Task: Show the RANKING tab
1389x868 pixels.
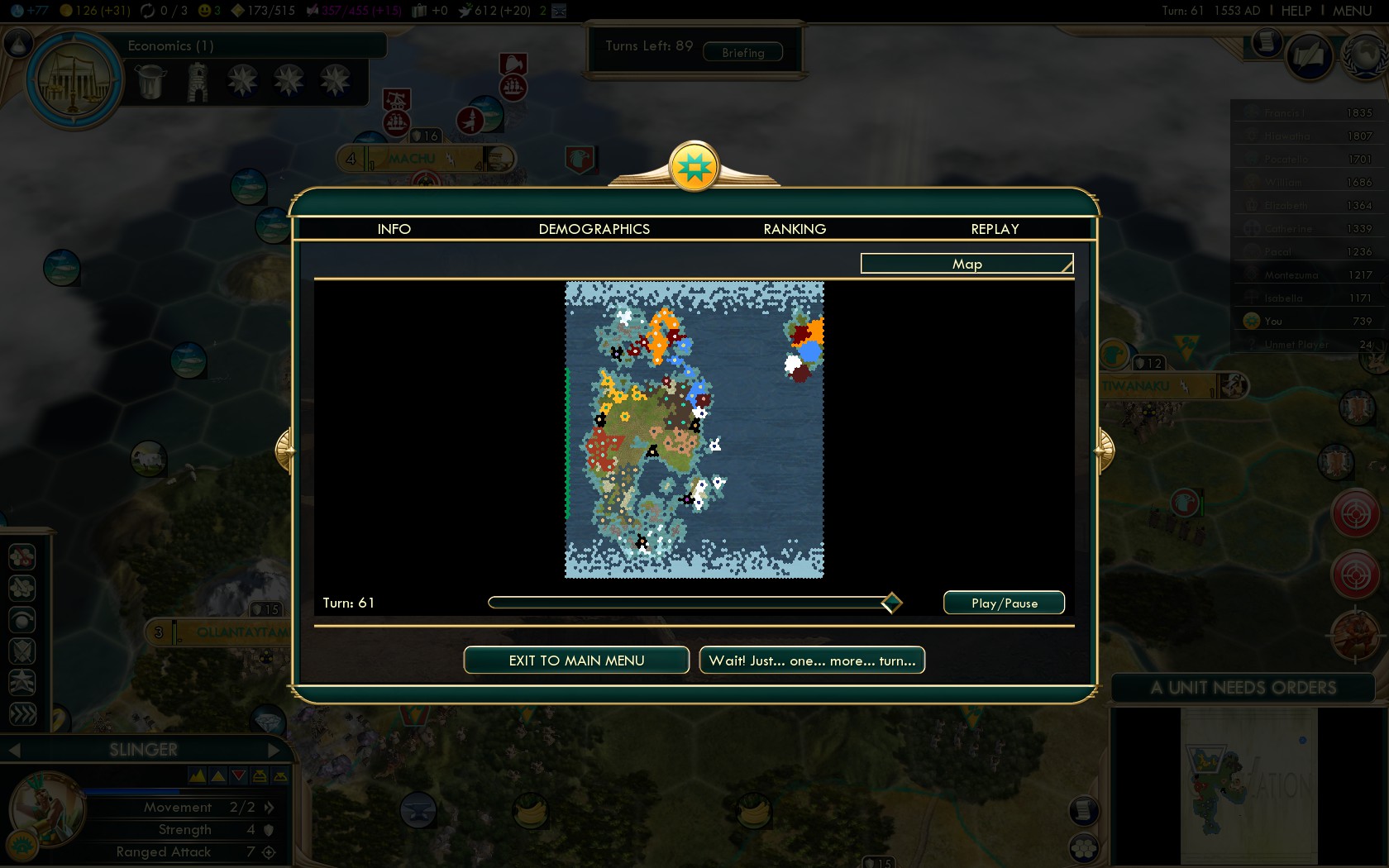Action: point(795,229)
